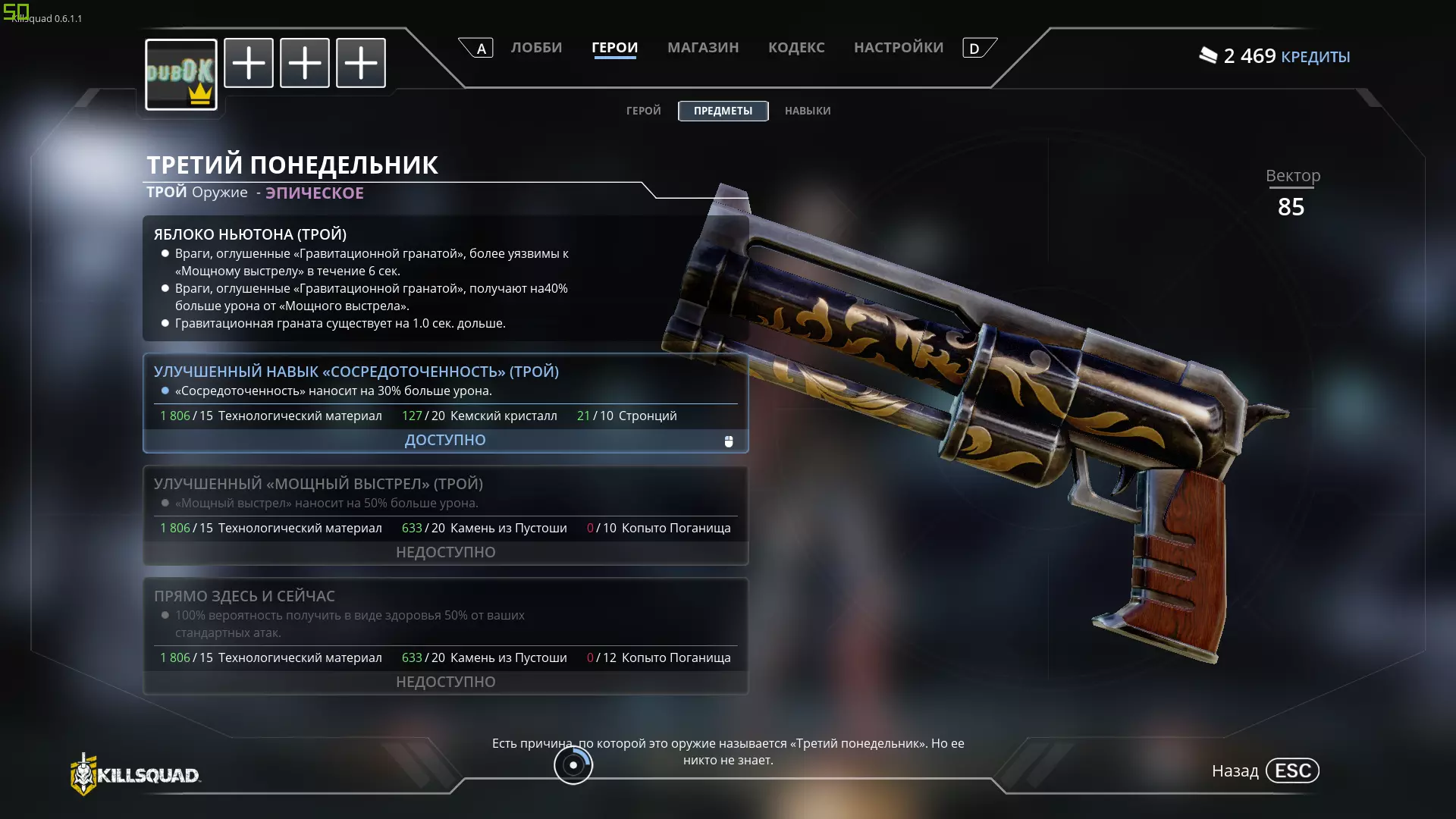
Task: Open the Кодекс section
Action: coord(796,48)
